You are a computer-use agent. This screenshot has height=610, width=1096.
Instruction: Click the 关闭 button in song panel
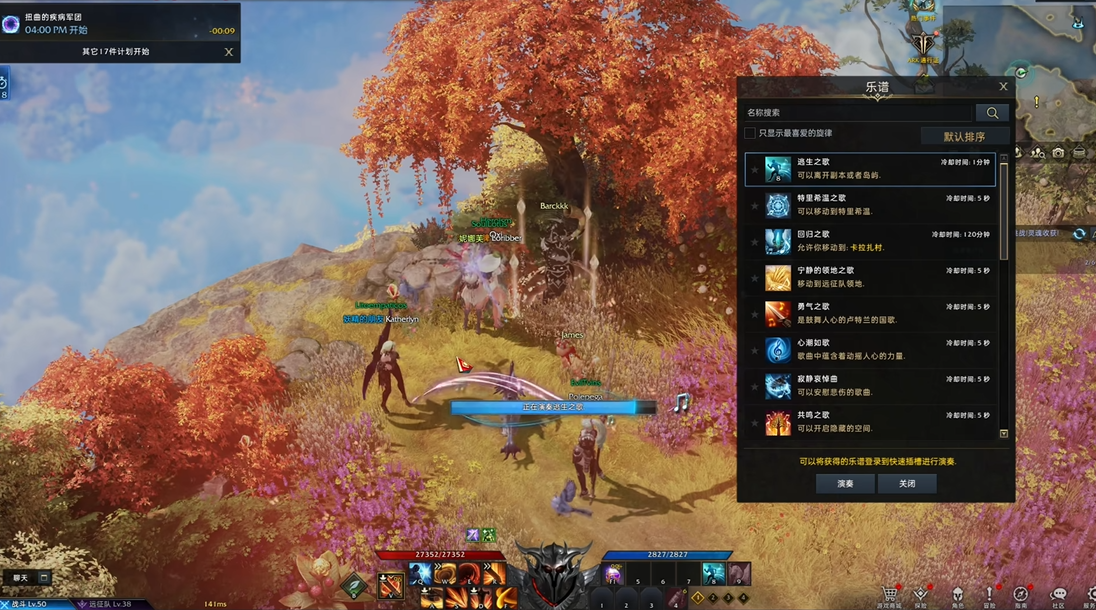pos(907,483)
